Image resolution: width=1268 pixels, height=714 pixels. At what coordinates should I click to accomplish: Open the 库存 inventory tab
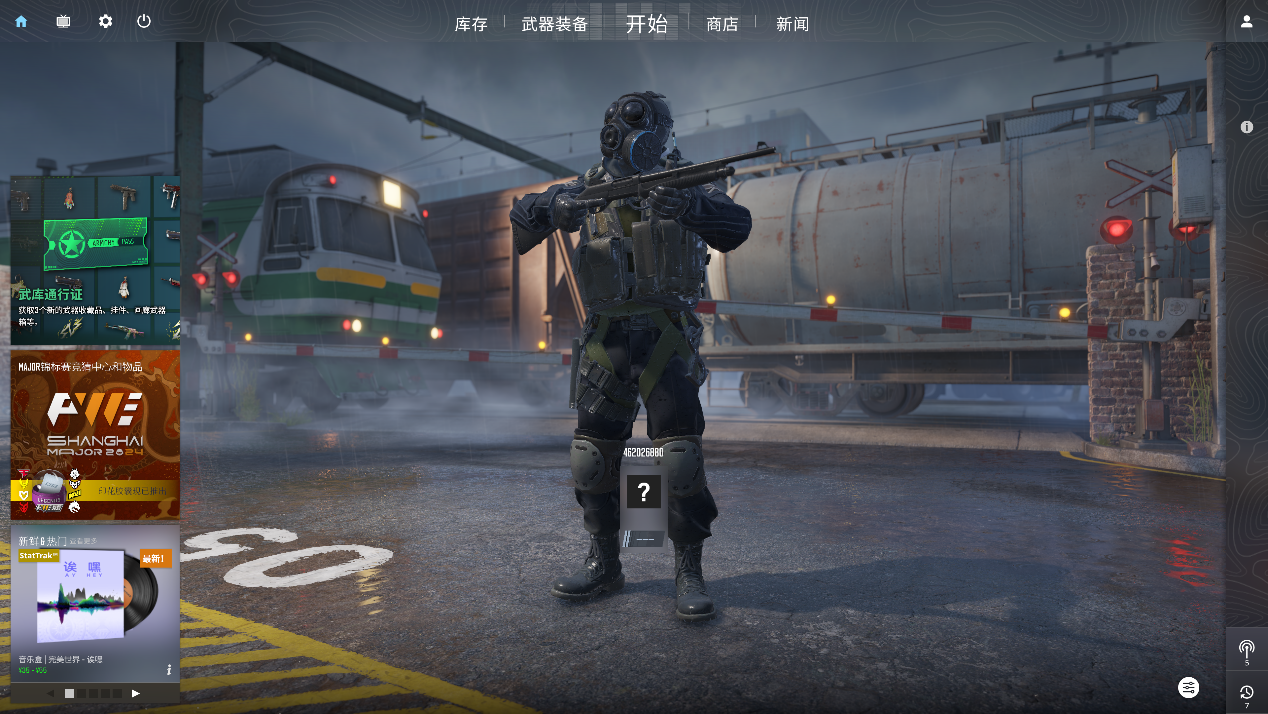coord(471,24)
